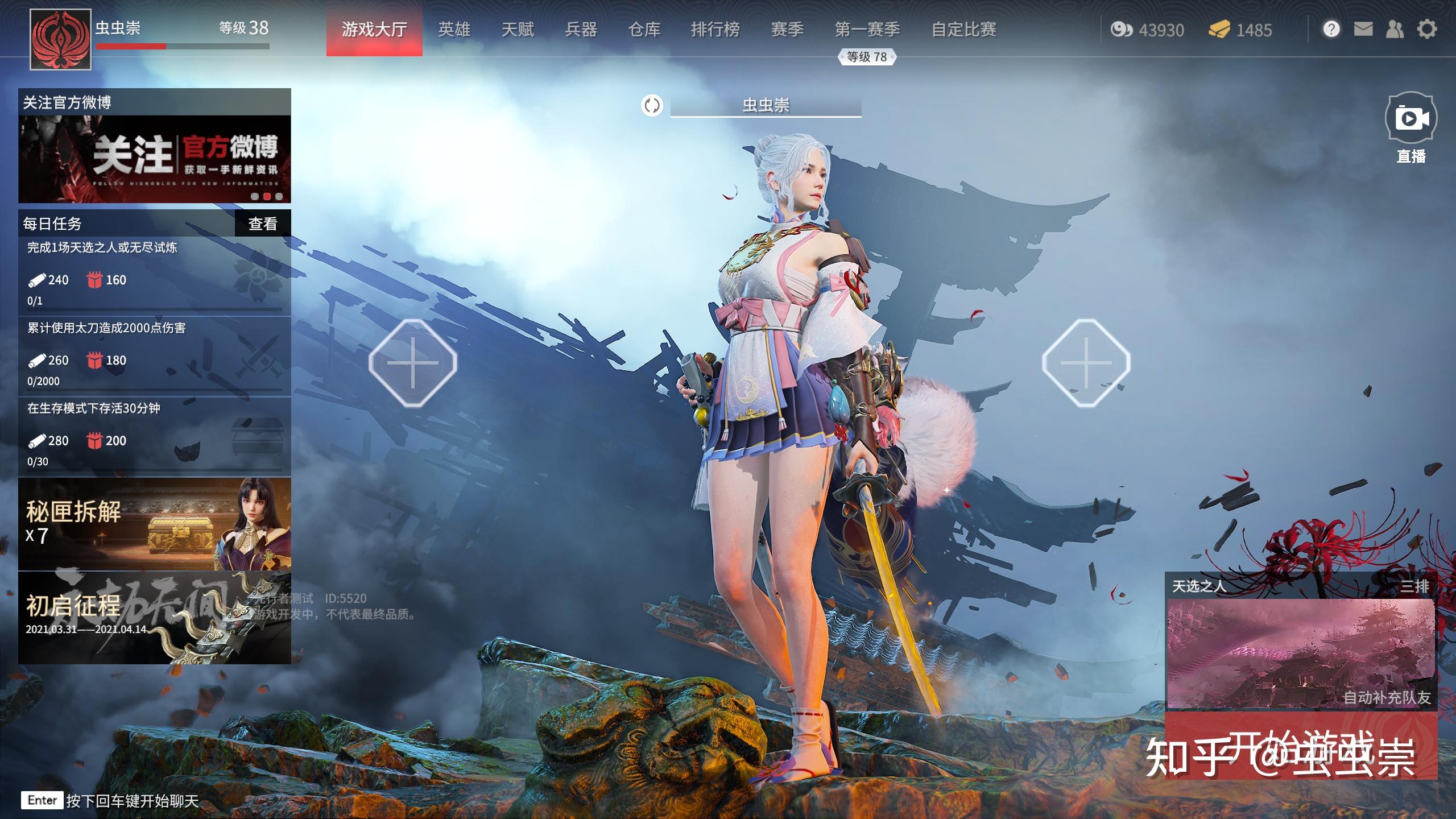
Task: Open the help question mark icon
Action: point(1331,29)
